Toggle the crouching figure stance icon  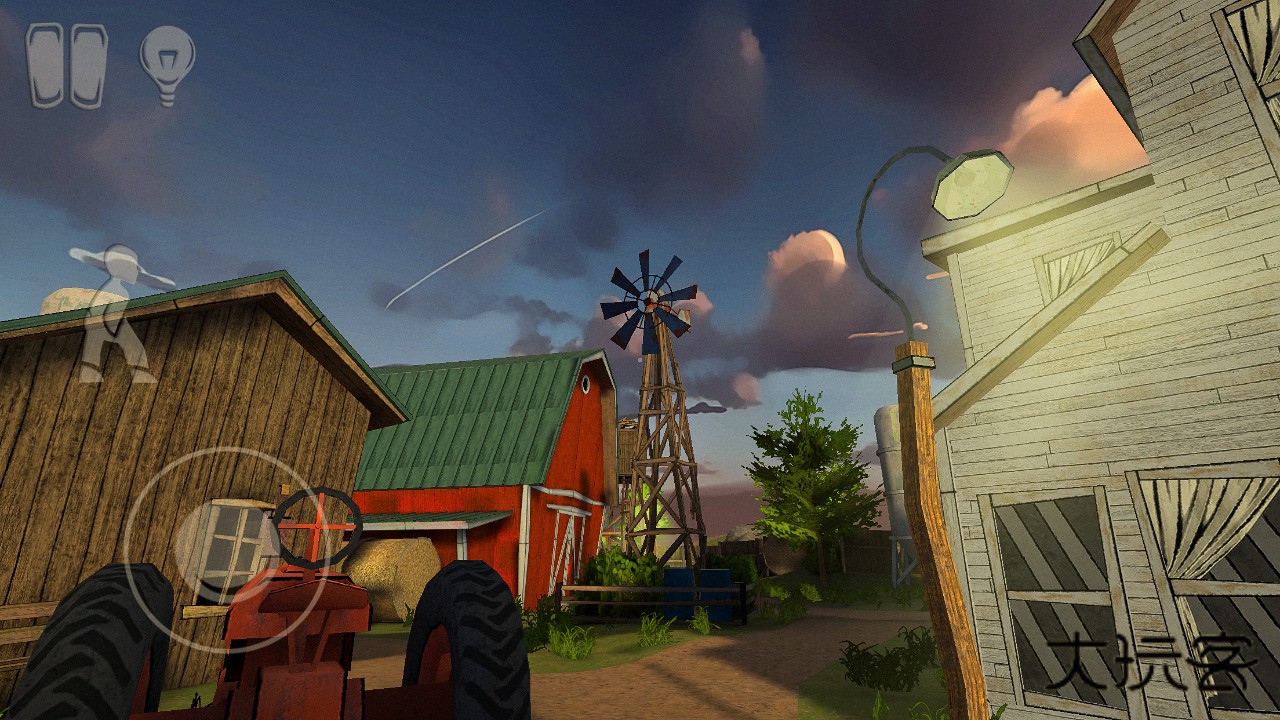[x=117, y=312]
